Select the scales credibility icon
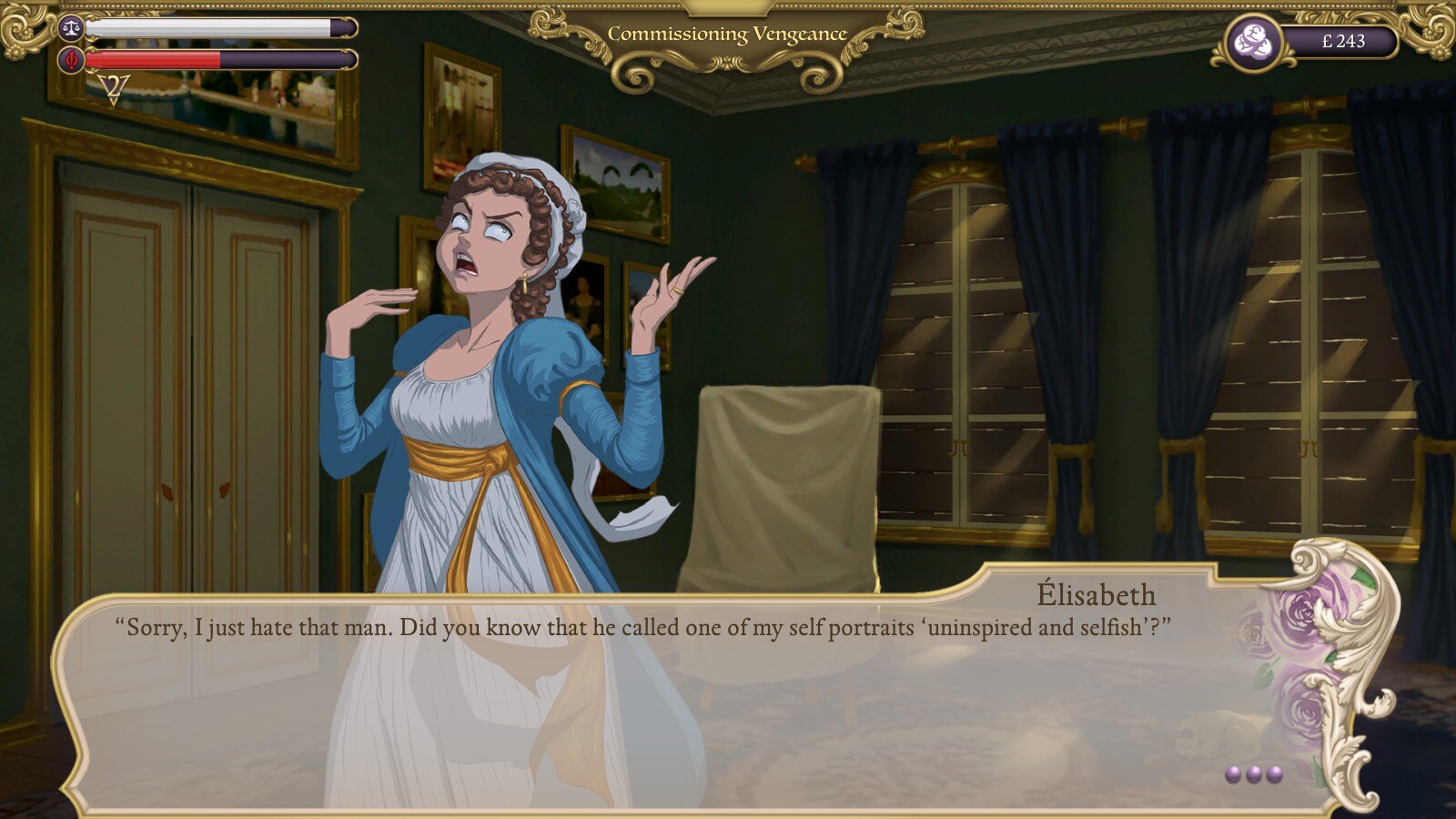 (71, 27)
